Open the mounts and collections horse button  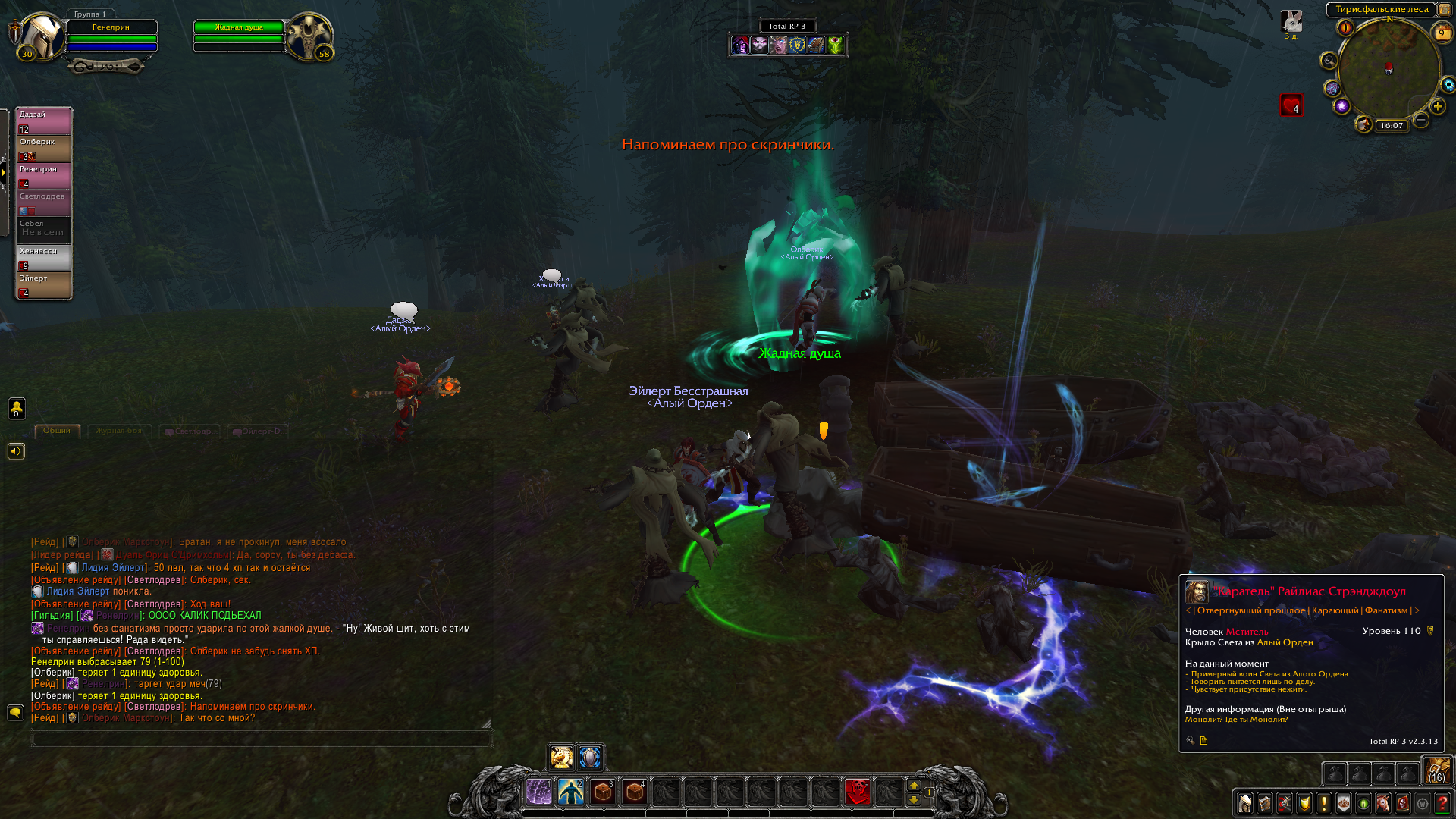coord(1383,803)
